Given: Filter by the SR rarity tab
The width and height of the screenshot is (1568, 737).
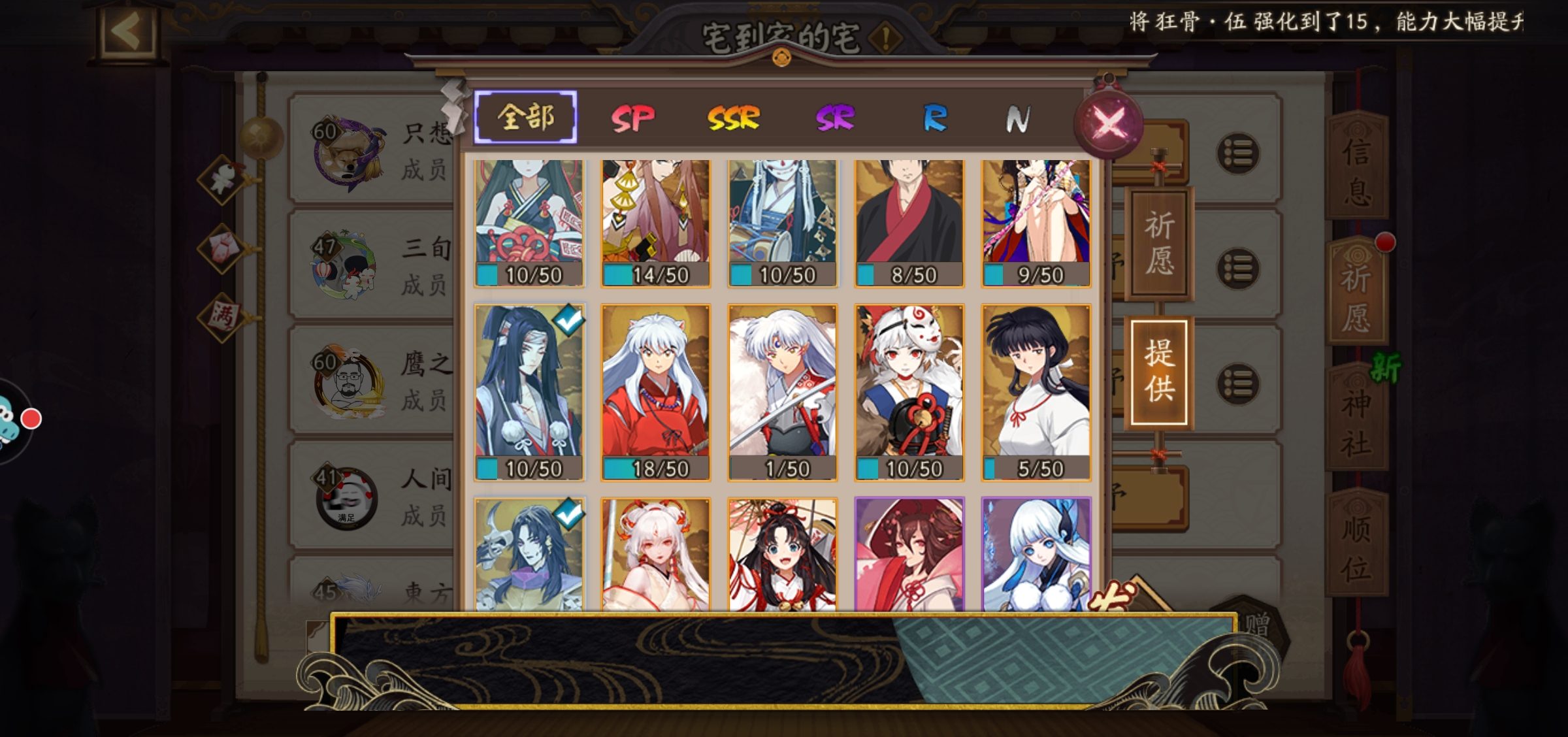Looking at the screenshot, I should pos(835,119).
